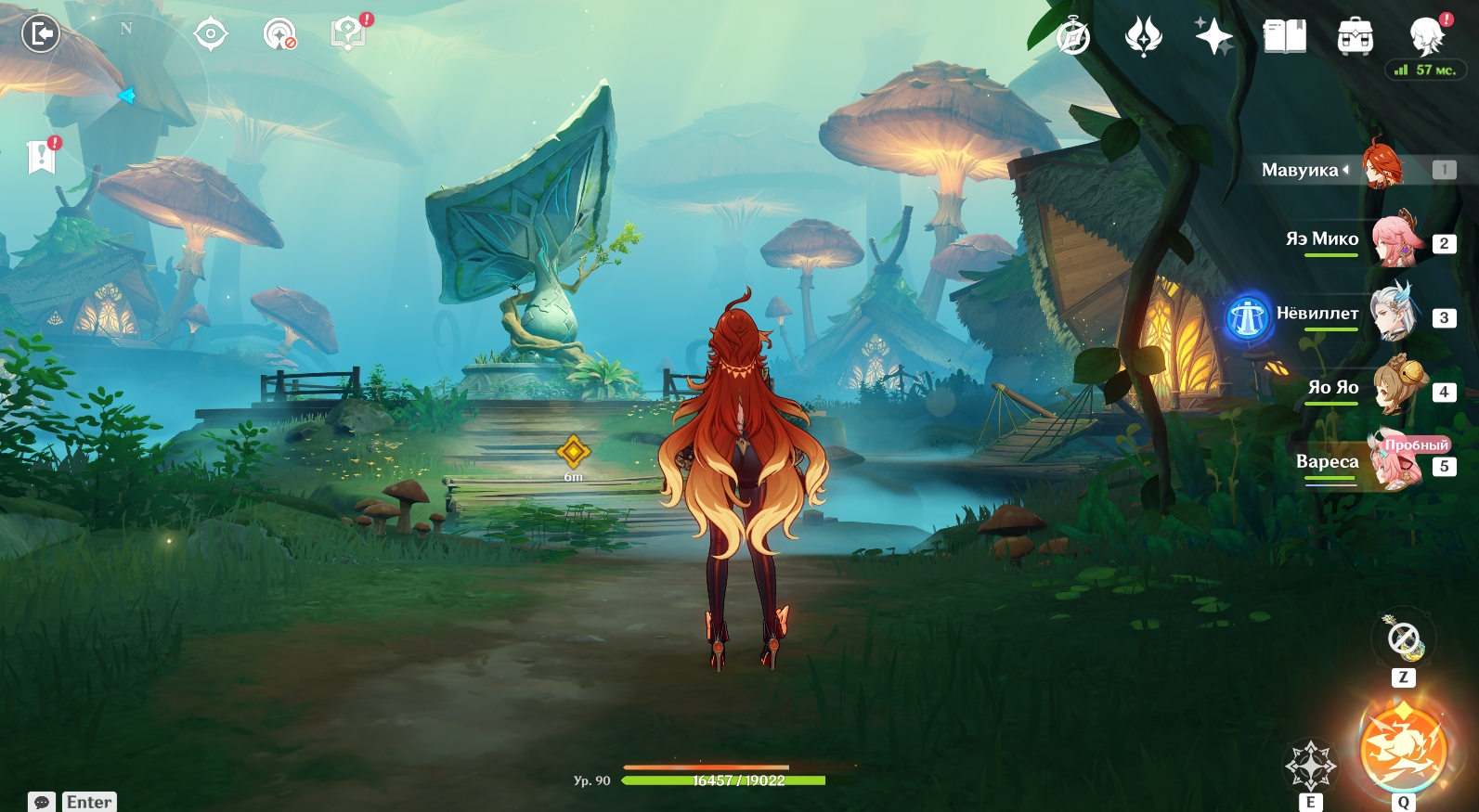Open the open book icon
This screenshot has width=1479, height=812.
click(x=1285, y=37)
